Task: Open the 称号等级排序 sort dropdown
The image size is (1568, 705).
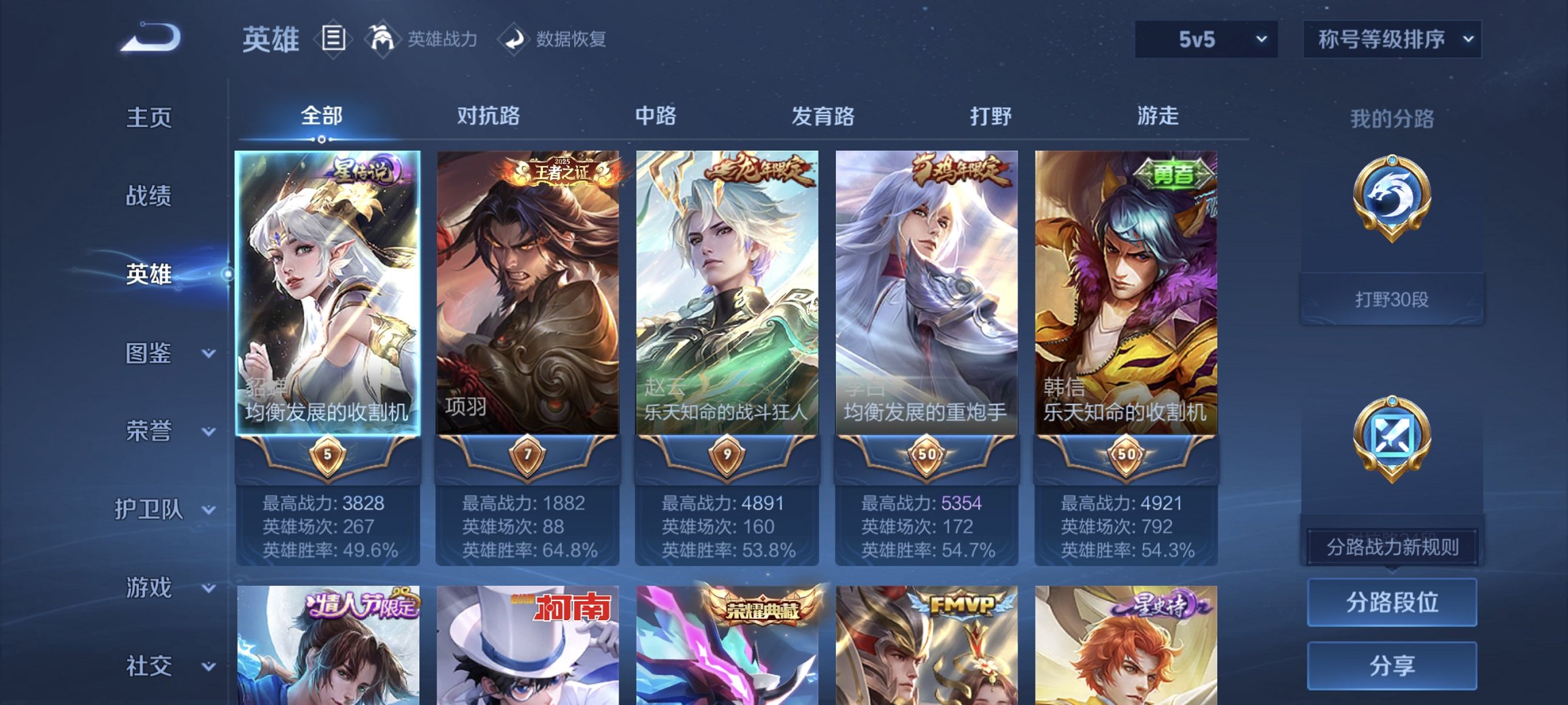Action: [1392, 39]
